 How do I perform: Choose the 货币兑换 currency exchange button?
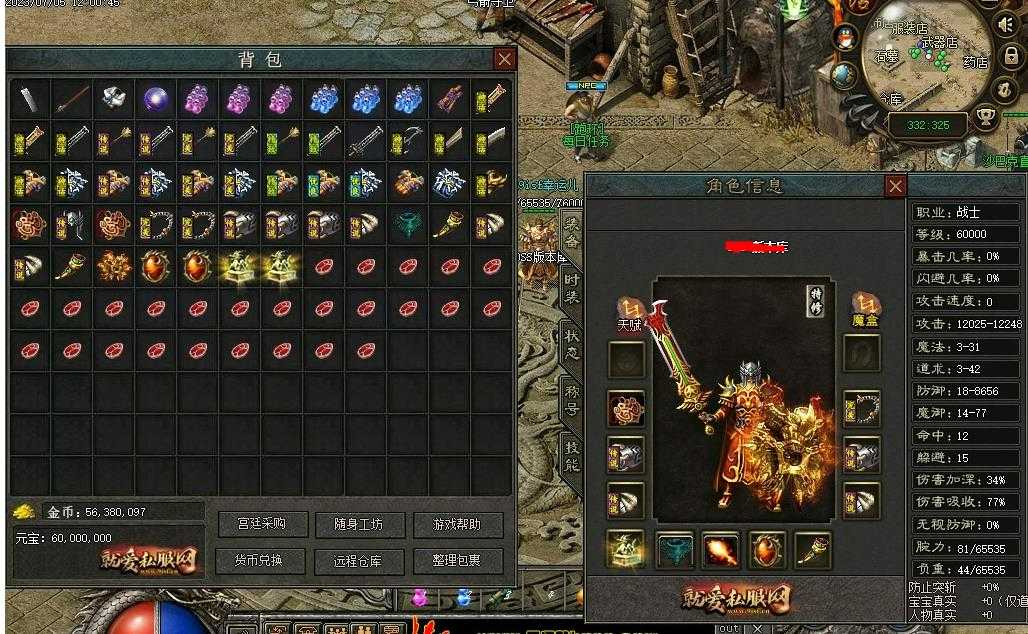tap(262, 560)
